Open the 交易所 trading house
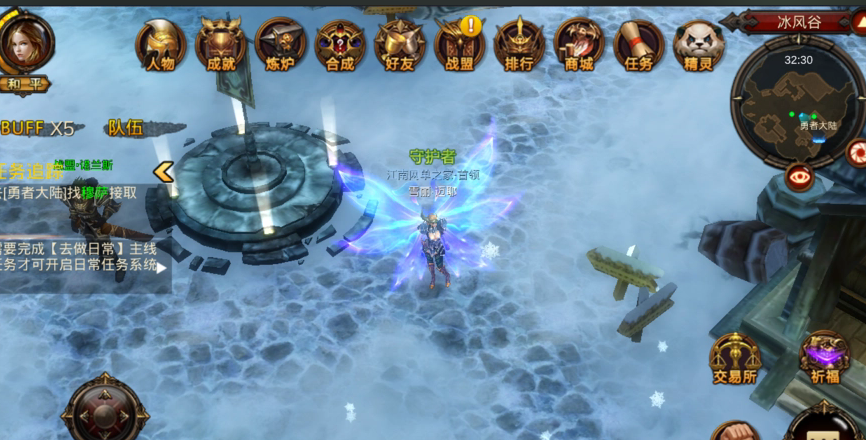This screenshot has width=866, height=440. [x=735, y=358]
